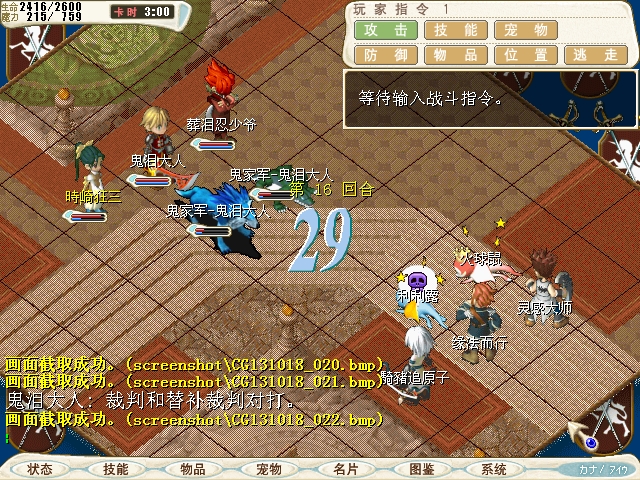The image size is (640, 480).
Task: Open 宠物 on the bottom menu bar
Action: 269,469
